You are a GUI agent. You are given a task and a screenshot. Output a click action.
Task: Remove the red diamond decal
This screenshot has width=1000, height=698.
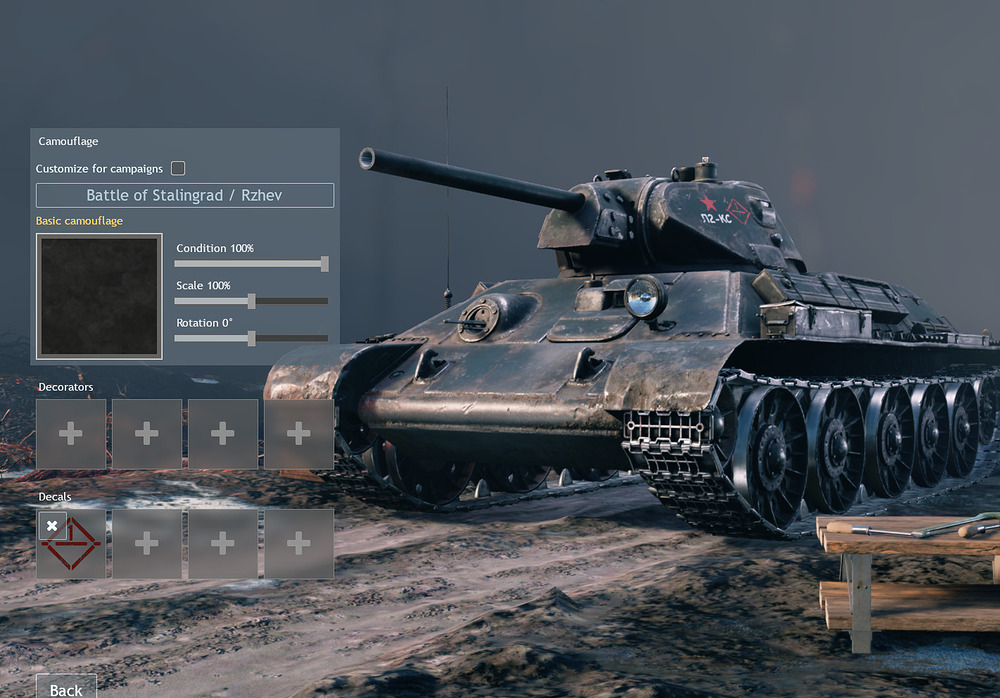52,525
